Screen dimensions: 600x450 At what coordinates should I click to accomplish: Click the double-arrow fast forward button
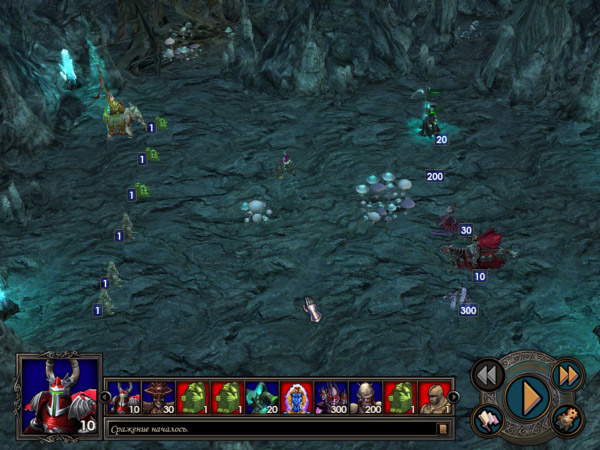pyautogui.click(x=567, y=375)
